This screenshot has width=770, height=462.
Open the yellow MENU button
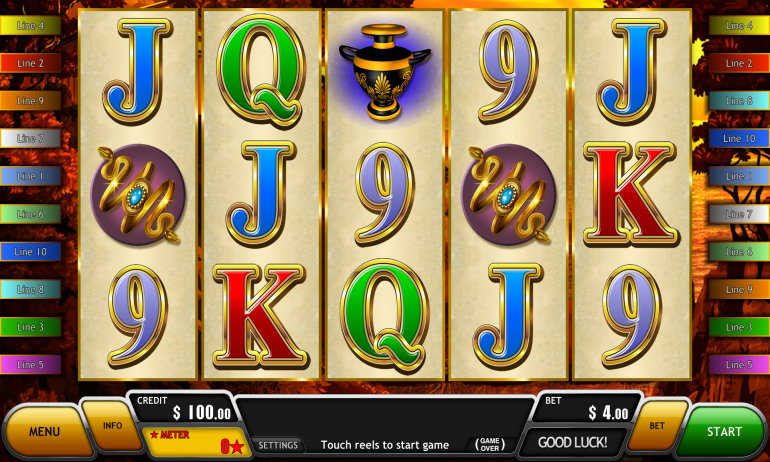[x=43, y=431]
